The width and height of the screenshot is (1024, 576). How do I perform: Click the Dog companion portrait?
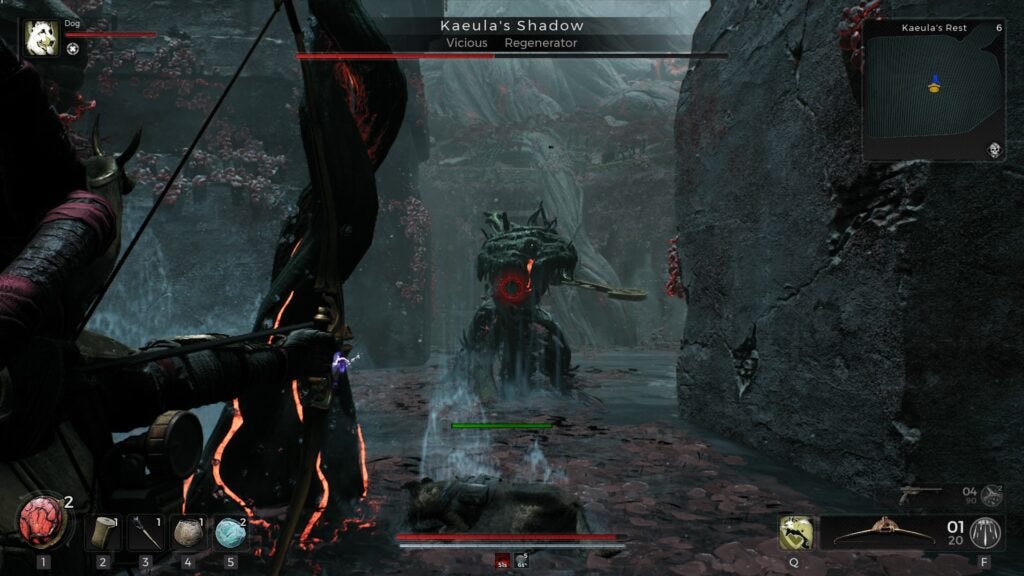(x=42, y=38)
